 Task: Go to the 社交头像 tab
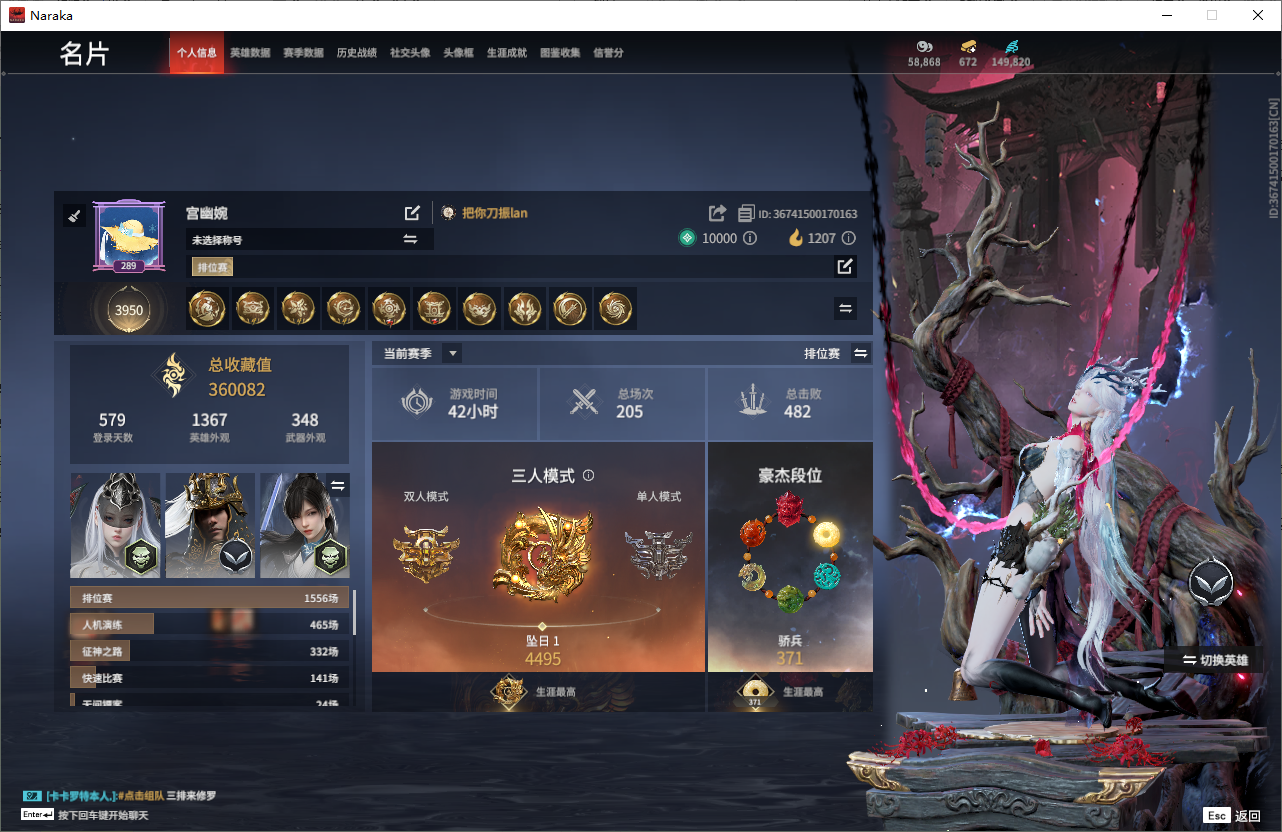pos(410,53)
